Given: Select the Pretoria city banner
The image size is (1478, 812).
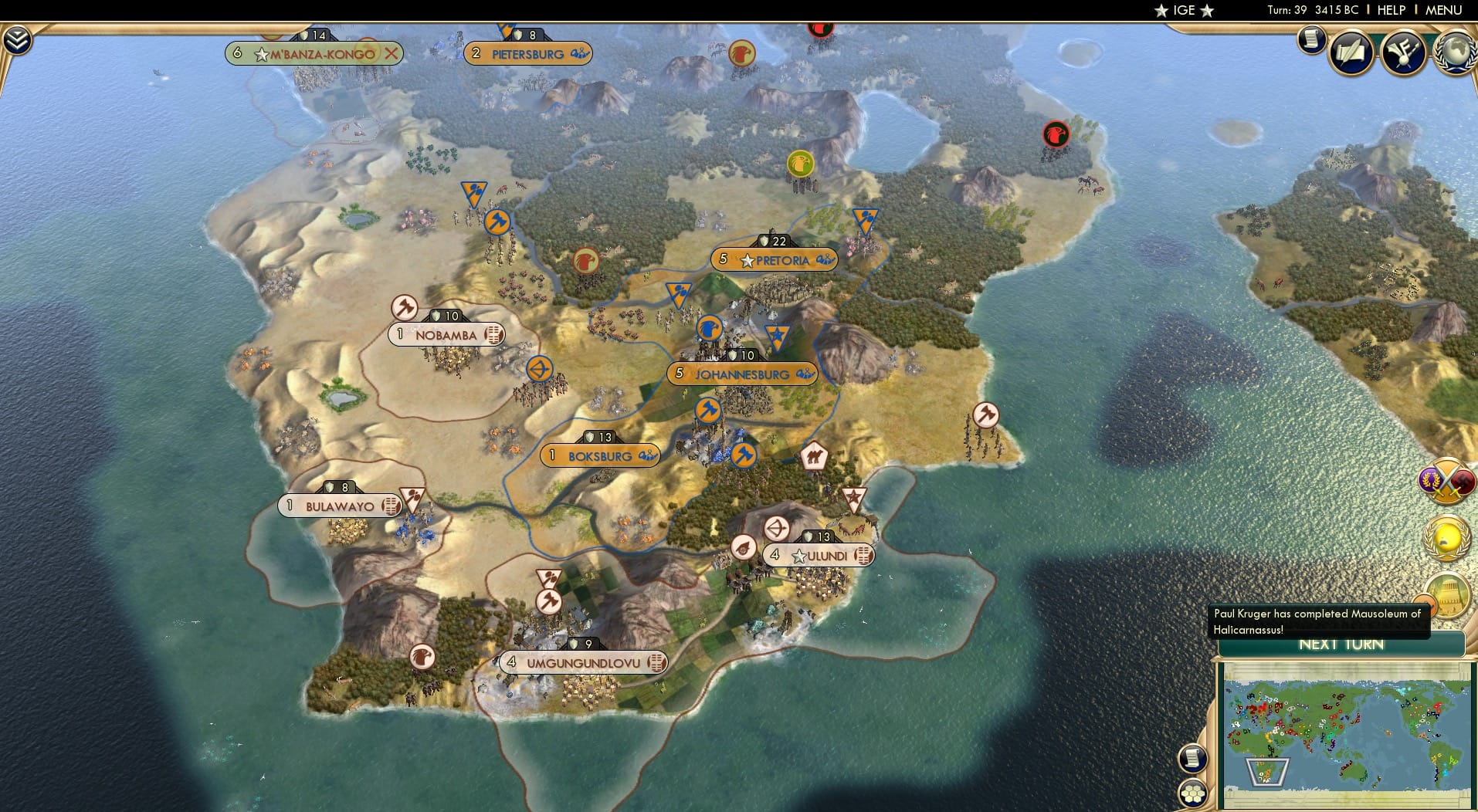Looking at the screenshot, I should (776, 260).
